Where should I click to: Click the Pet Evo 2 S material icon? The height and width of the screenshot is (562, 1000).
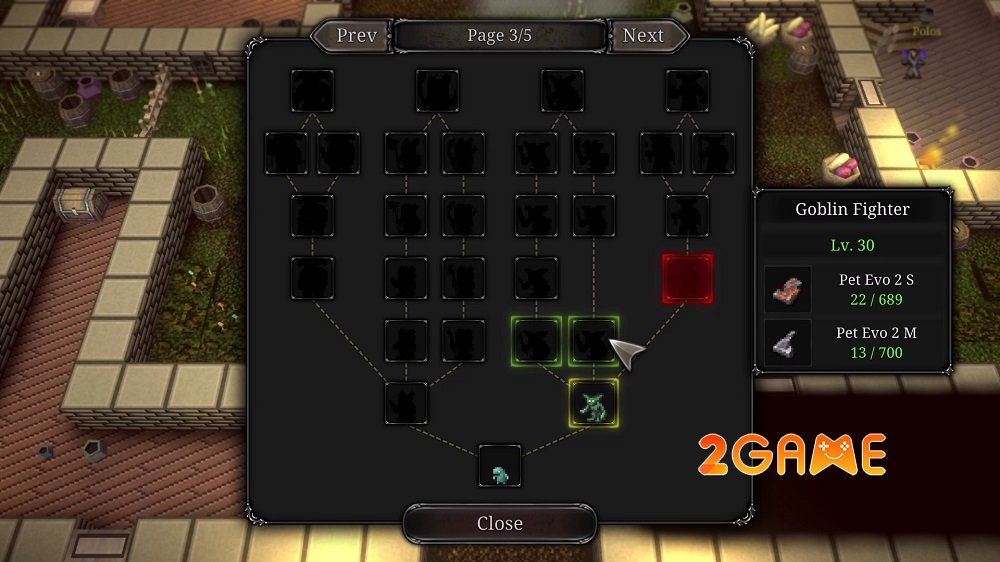click(787, 290)
